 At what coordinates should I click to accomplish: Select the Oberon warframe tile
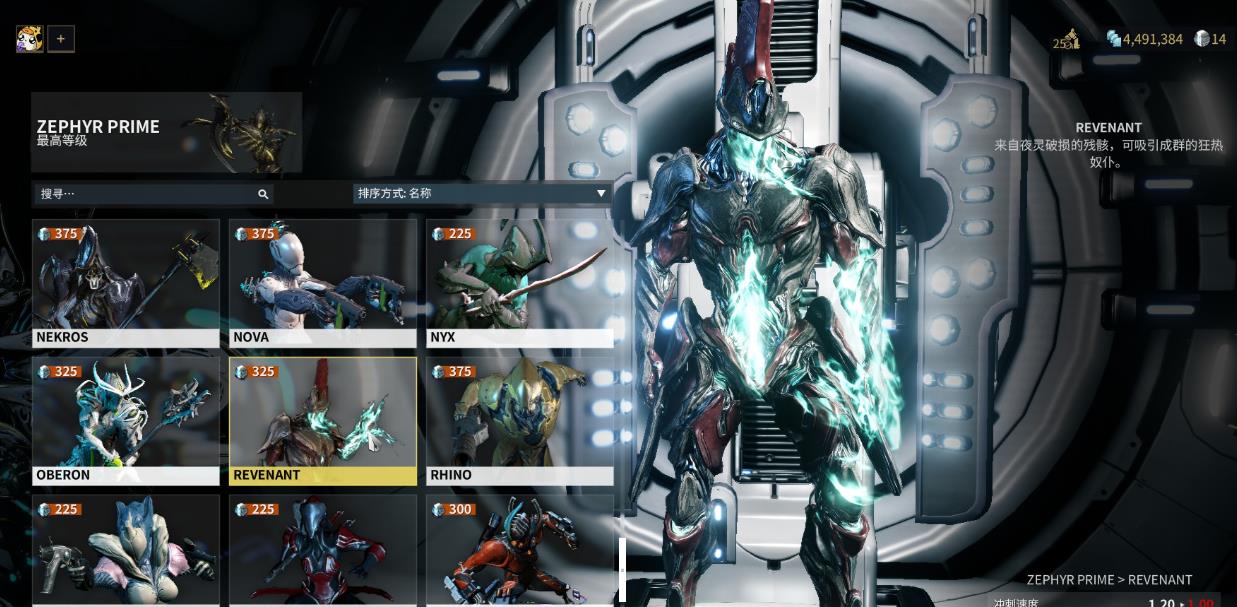(x=126, y=421)
